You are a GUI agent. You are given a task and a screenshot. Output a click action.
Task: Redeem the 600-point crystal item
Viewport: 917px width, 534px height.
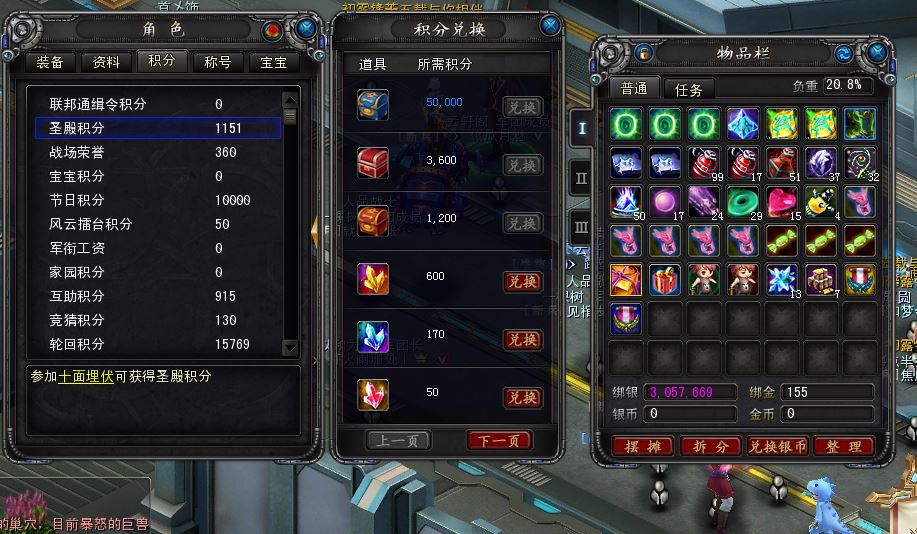(522, 282)
